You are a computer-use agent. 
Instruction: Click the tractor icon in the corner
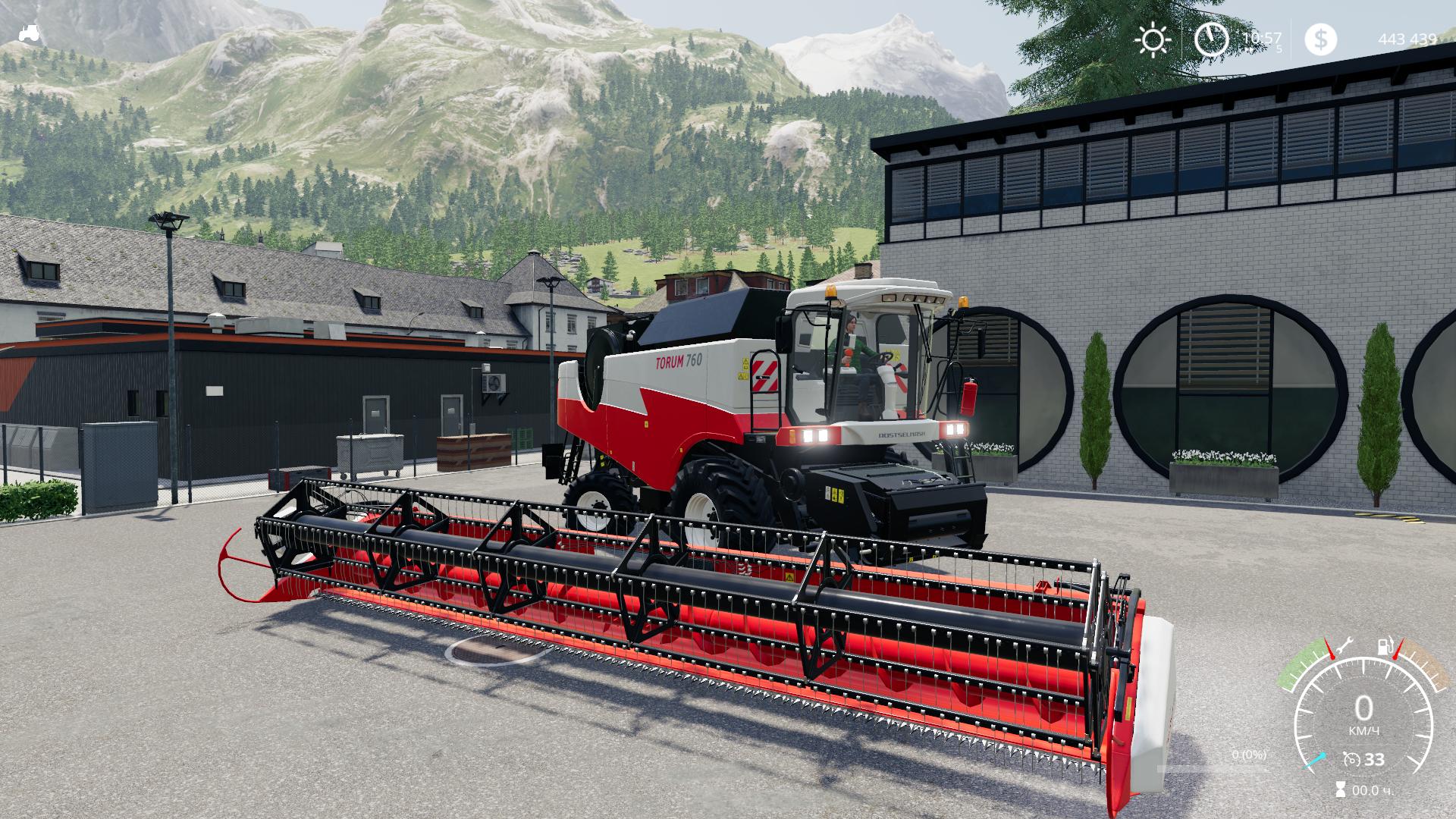(x=30, y=33)
